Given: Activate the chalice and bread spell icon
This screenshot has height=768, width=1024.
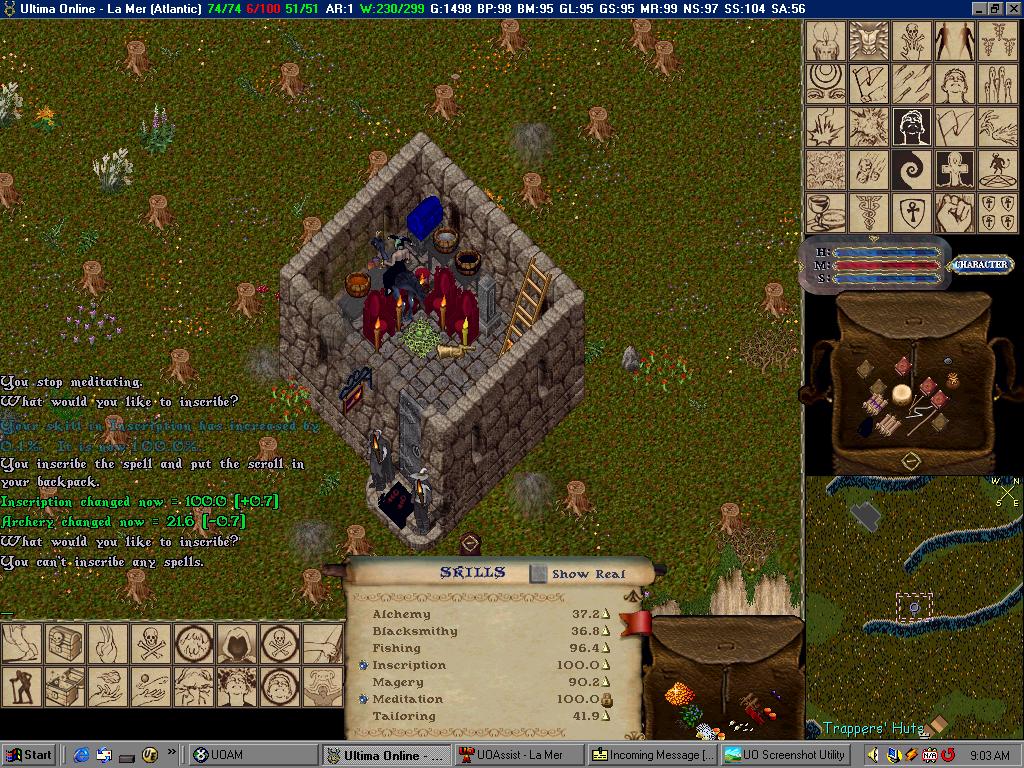Looking at the screenshot, I should click(x=825, y=213).
